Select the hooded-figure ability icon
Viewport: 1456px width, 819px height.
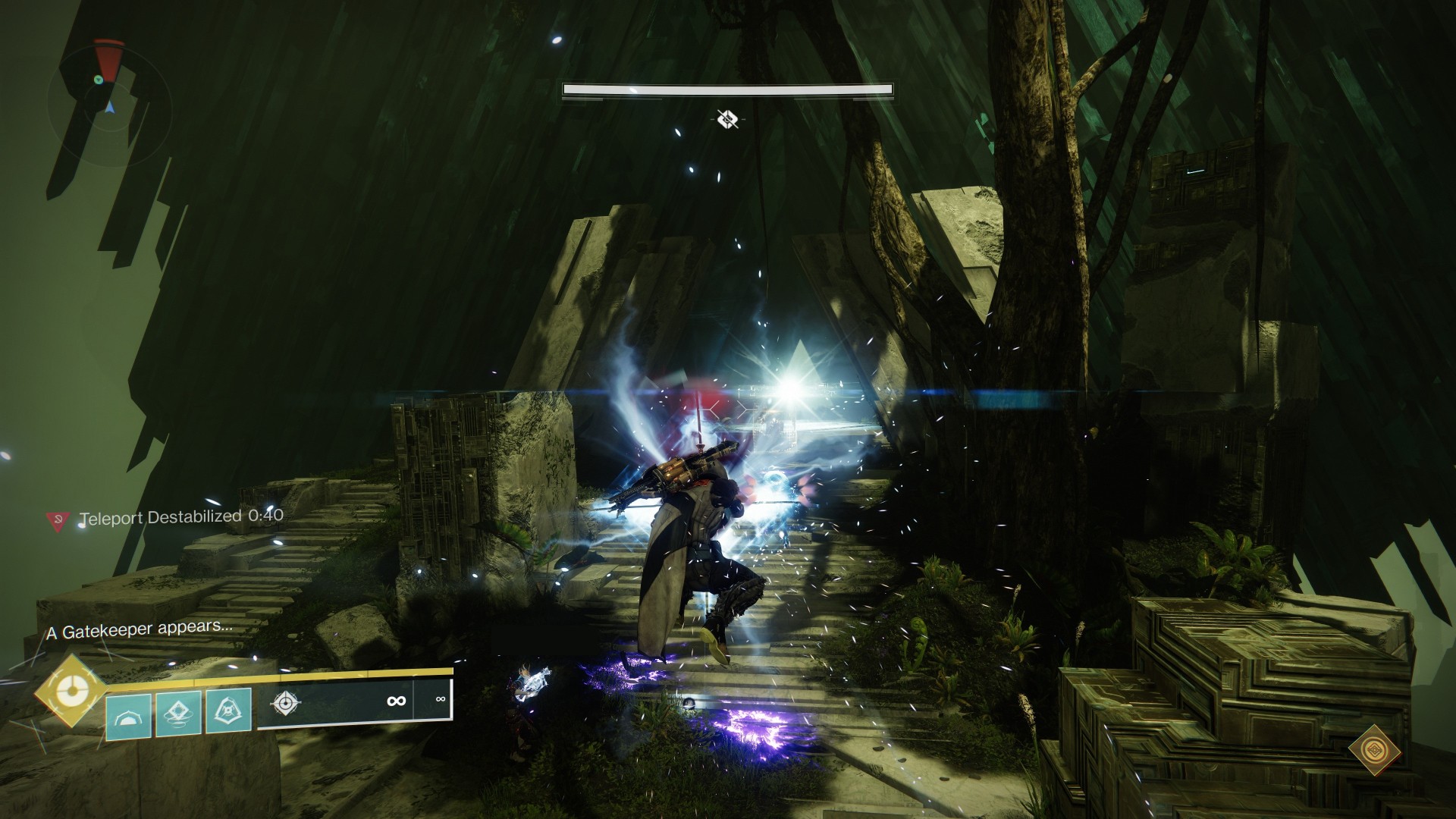coord(228,713)
